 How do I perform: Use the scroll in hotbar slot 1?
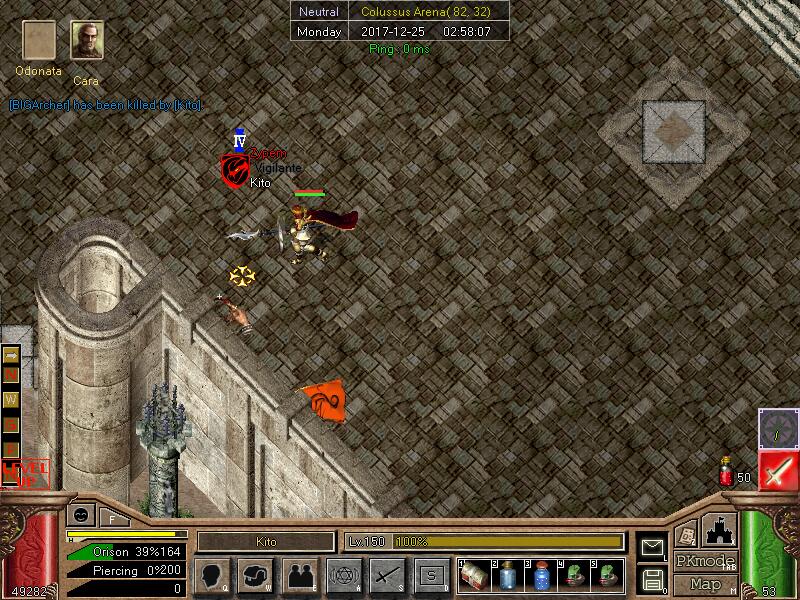(x=475, y=574)
